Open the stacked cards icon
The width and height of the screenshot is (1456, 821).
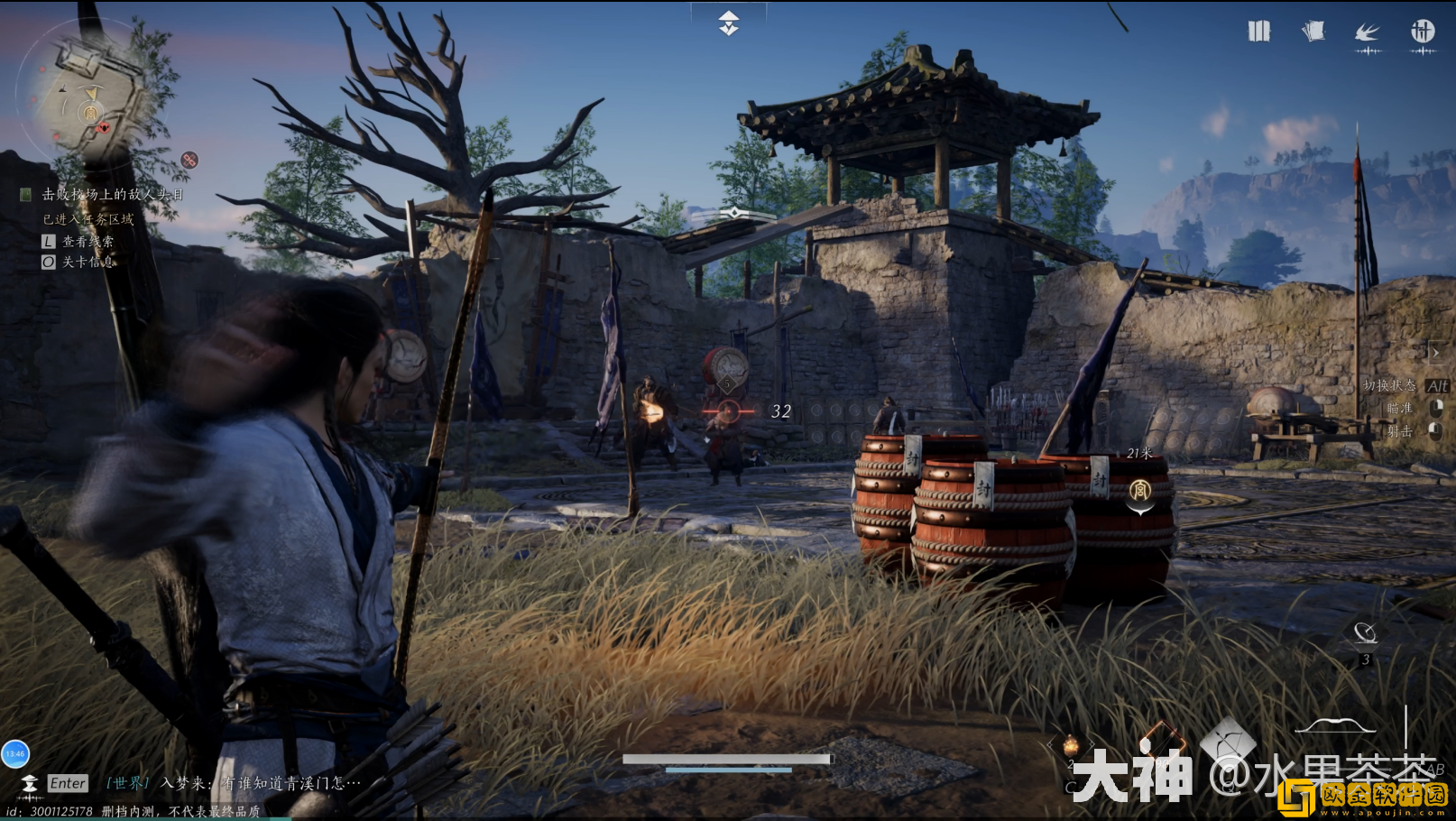click(x=1313, y=32)
